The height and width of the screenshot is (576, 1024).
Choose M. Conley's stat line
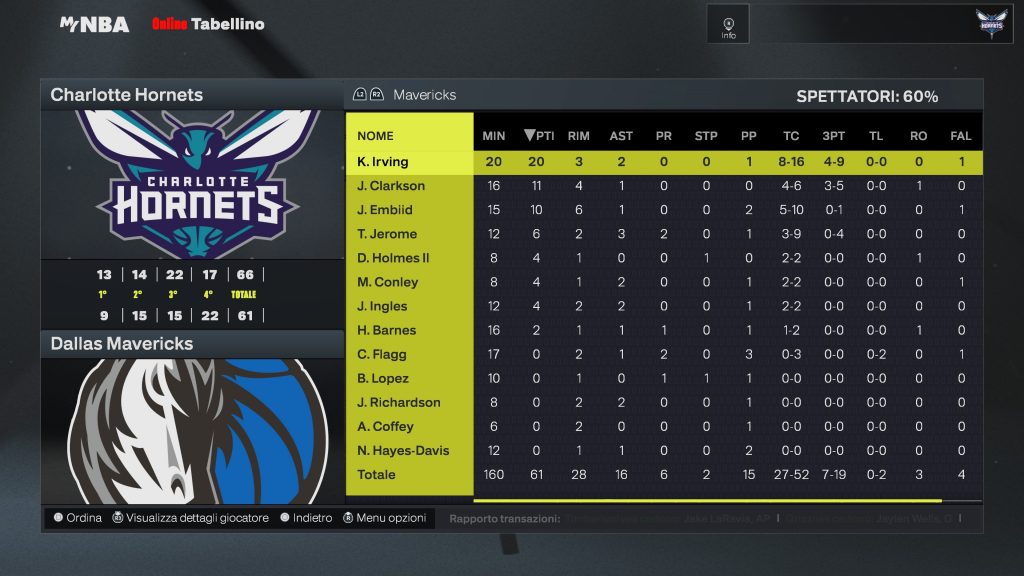386,282
